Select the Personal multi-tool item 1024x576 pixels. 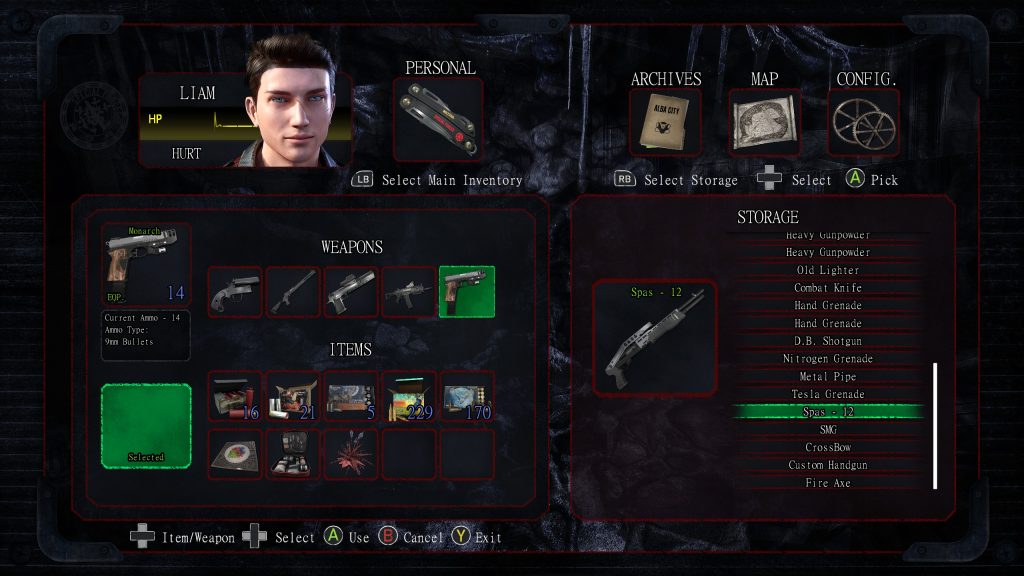point(438,120)
